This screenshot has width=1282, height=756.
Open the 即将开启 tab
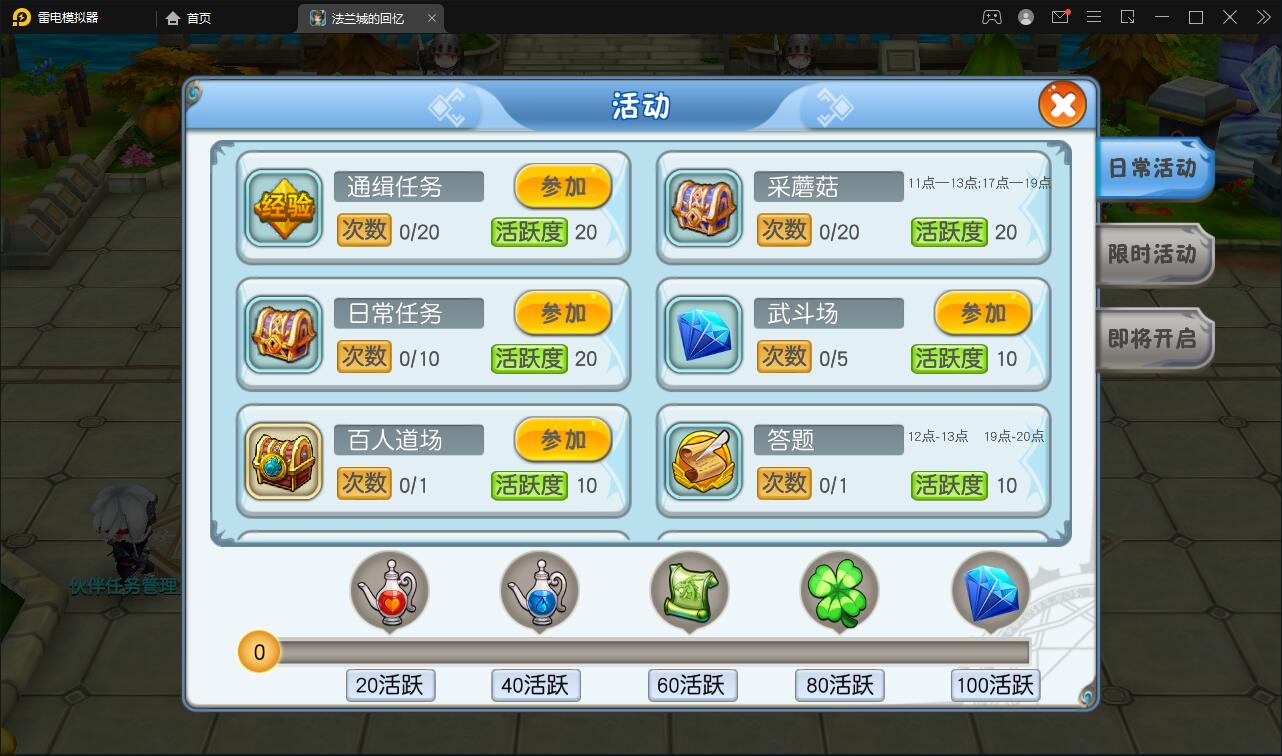[x=1152, y=339]
